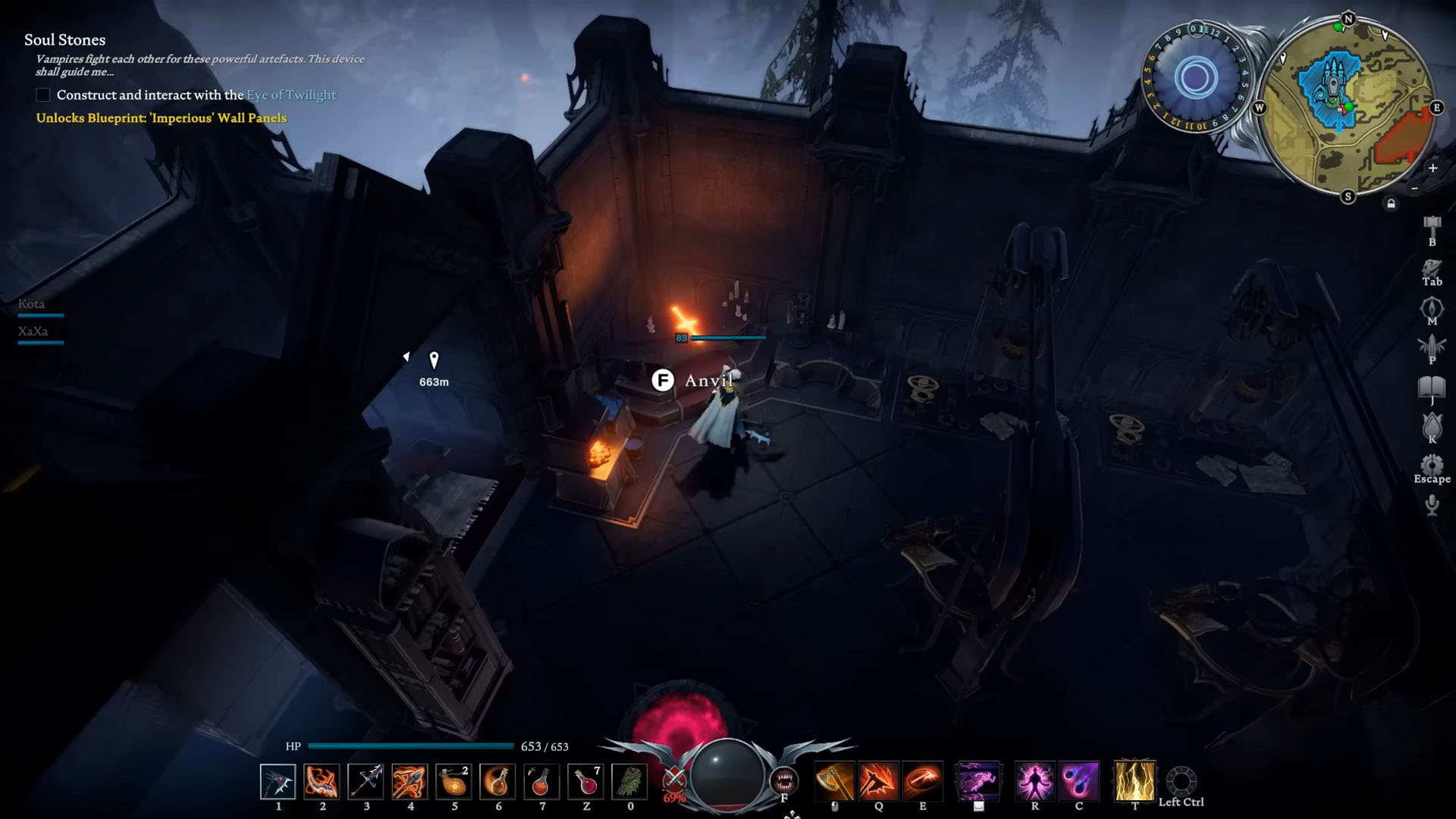1456x819 pixels.
Task: Open the map compass icon
Action: [x=1432, y=307]
